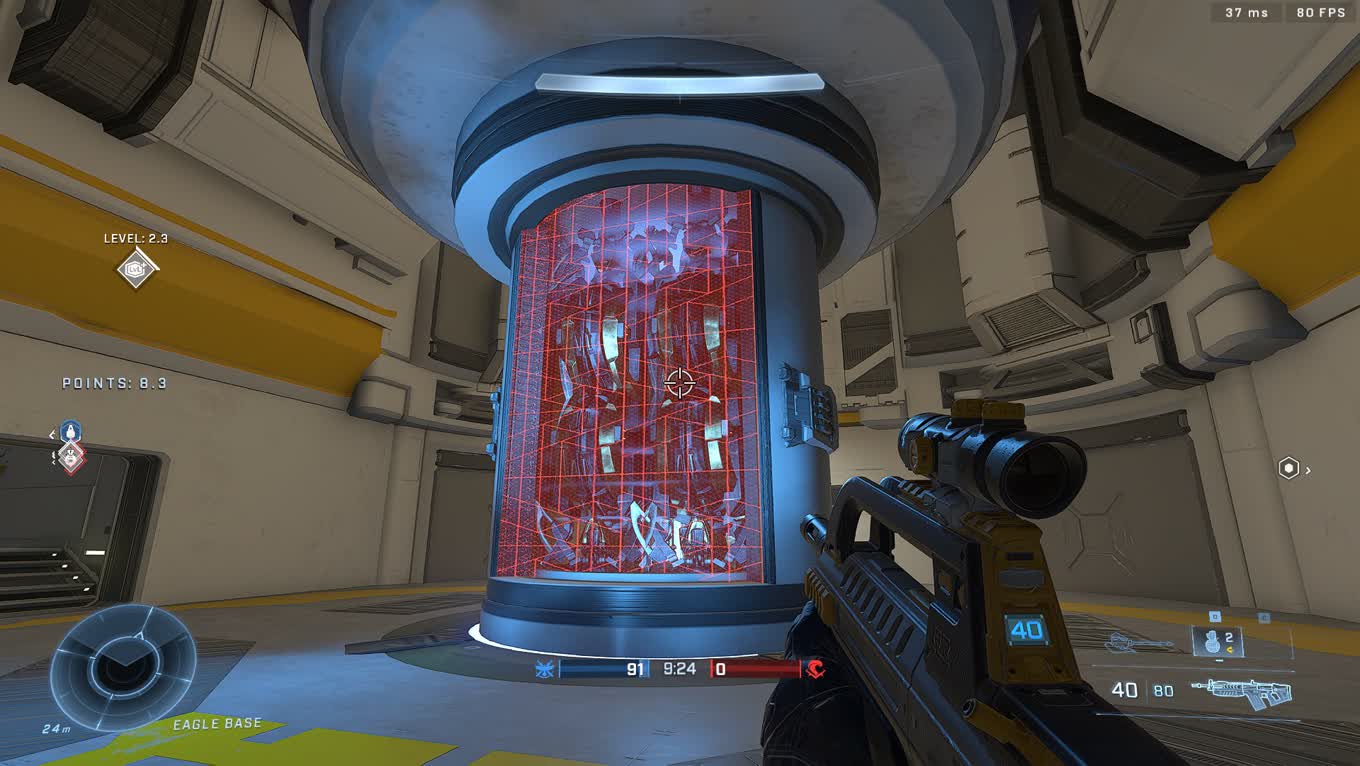Select the white hexagon equipment icon
This screenshot has width=1360, height=766.
[x=1289, y=468]
